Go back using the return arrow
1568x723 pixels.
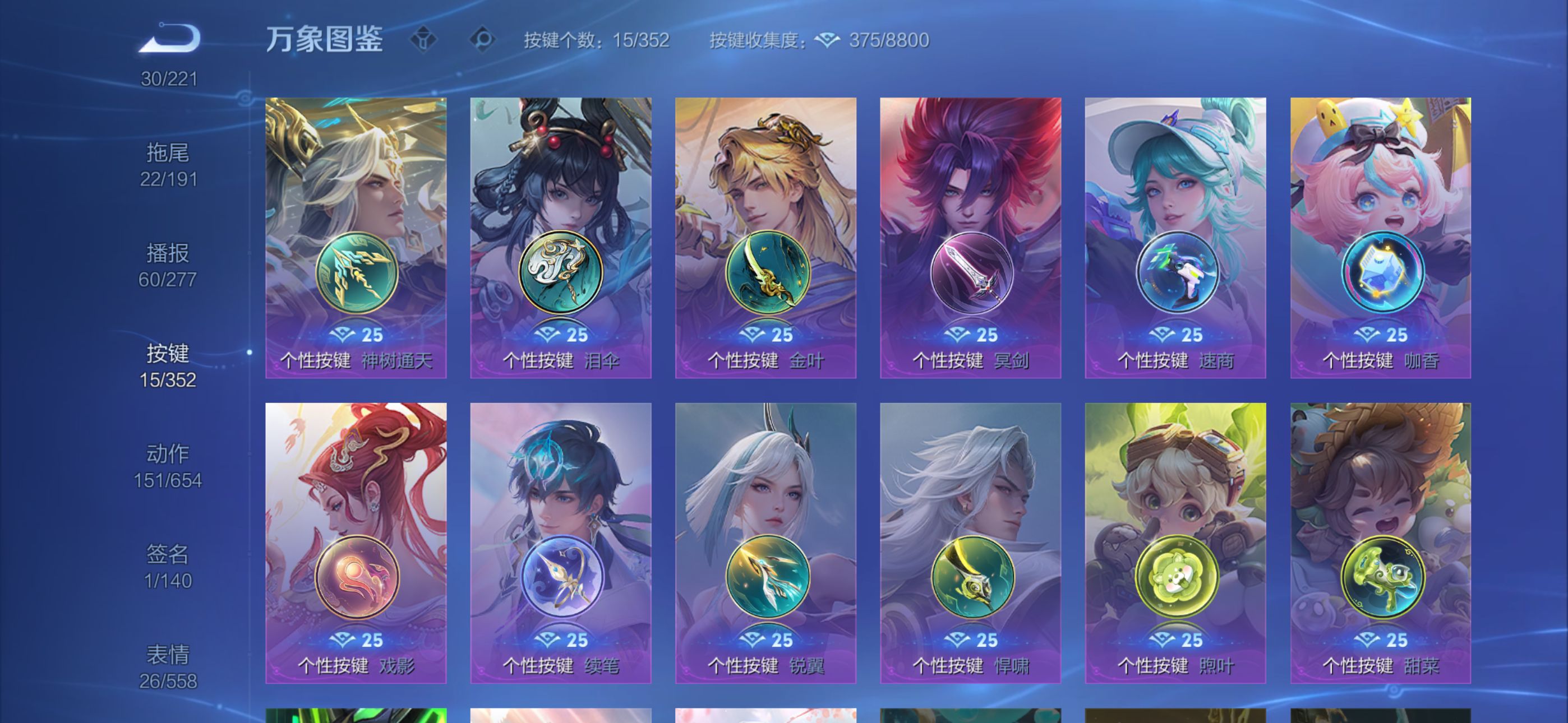tap(169, 38)
